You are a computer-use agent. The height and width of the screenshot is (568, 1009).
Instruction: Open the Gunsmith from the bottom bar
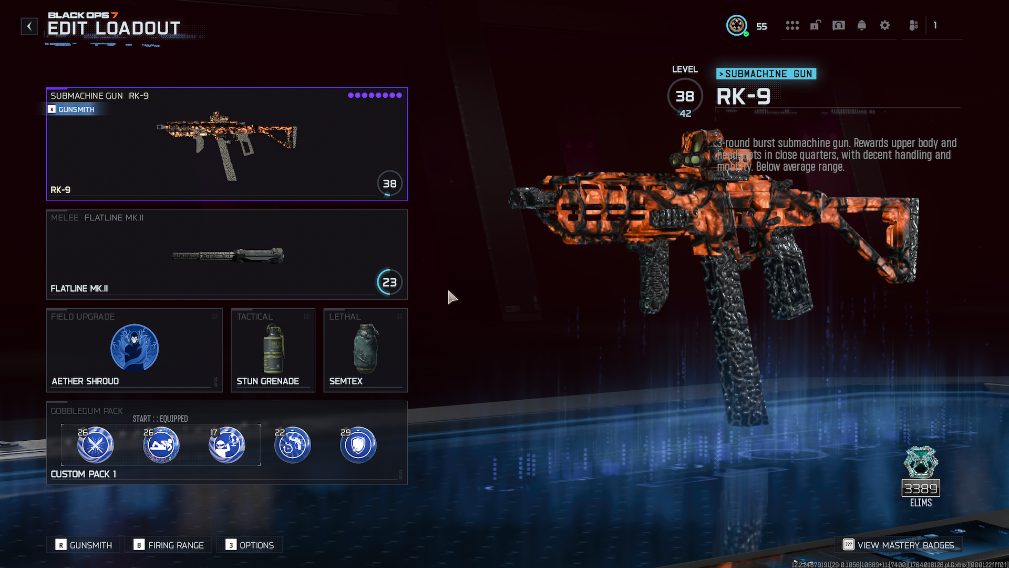pyautogui.click(x=84, y=545)
